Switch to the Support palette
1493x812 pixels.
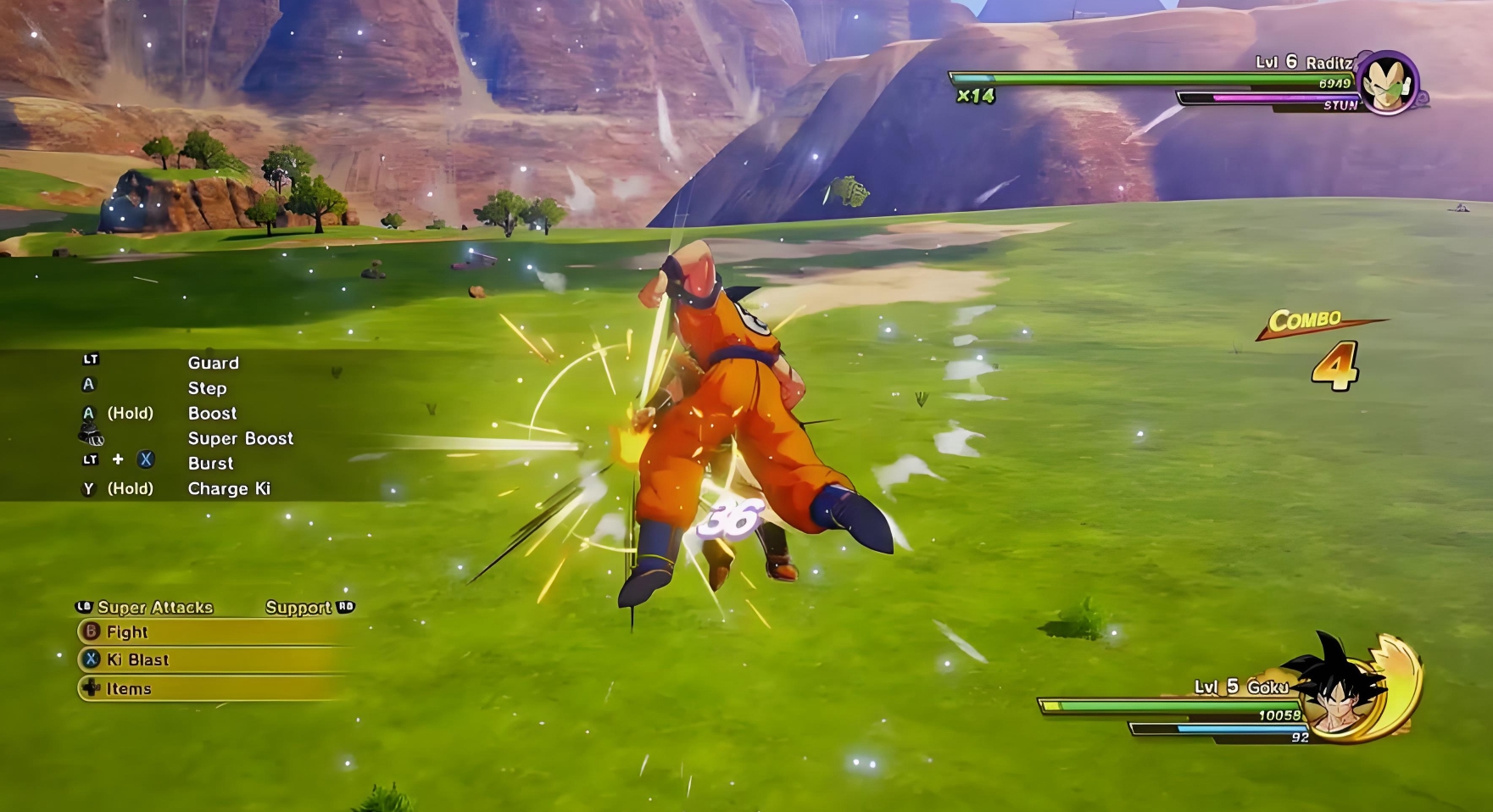tap(298, 608)
